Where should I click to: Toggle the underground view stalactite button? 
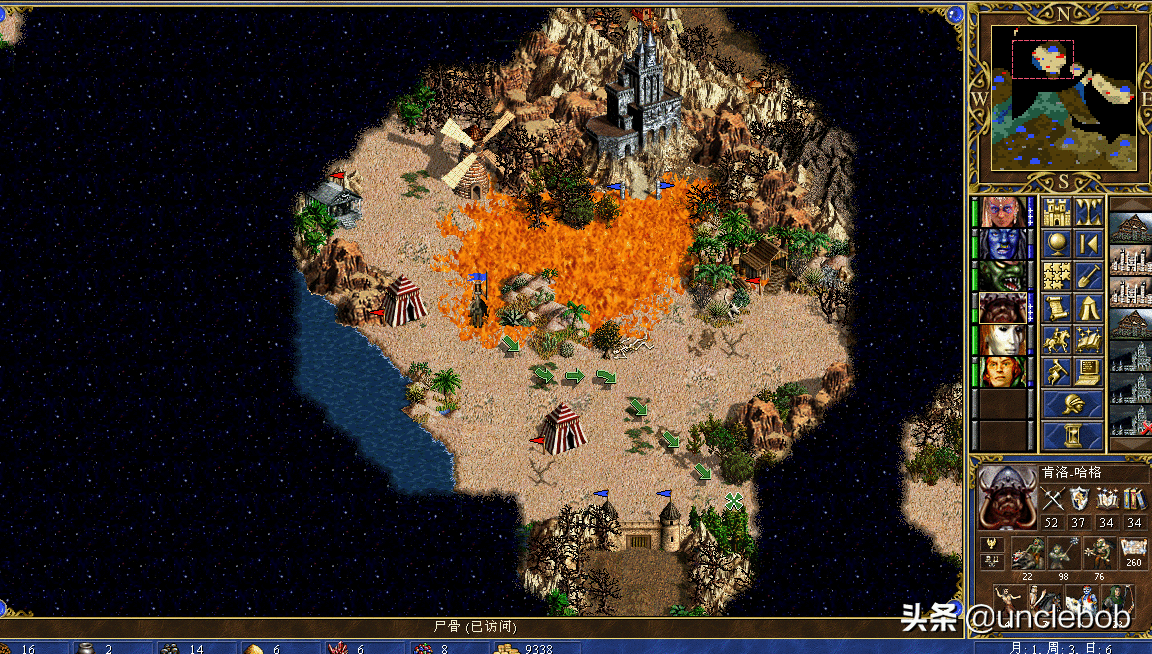(1088, 212)
